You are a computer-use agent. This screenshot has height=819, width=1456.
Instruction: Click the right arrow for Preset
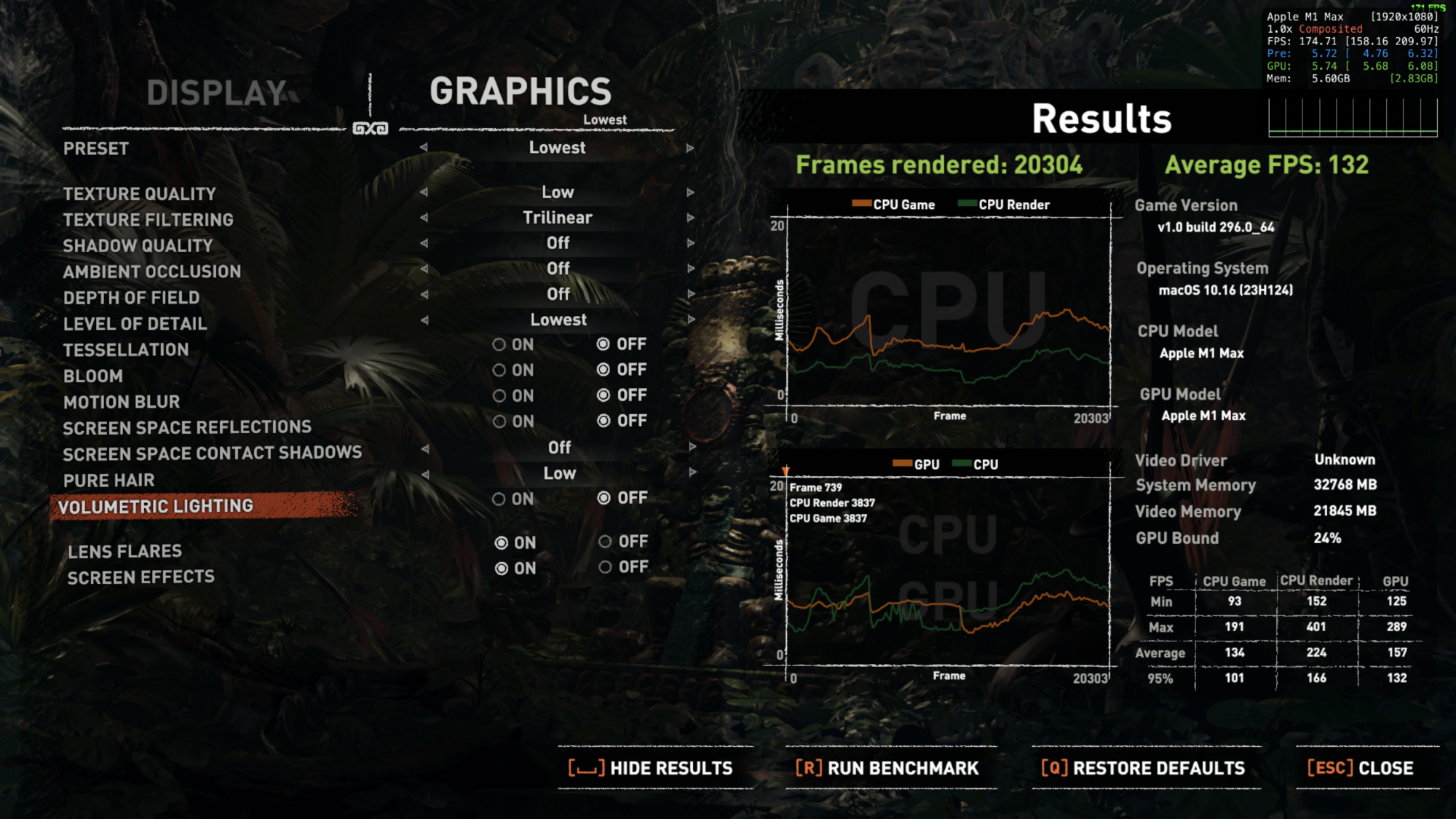point(689,149)
